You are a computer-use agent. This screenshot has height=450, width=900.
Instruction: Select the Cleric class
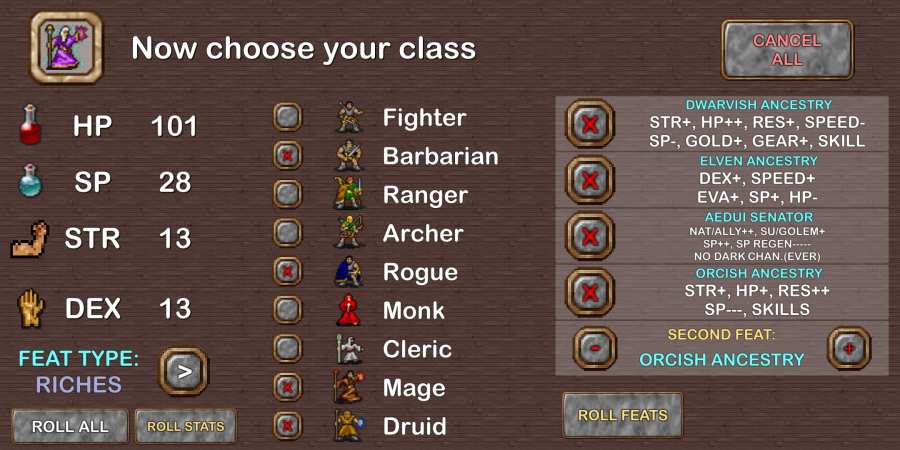(x=288, y=349)
